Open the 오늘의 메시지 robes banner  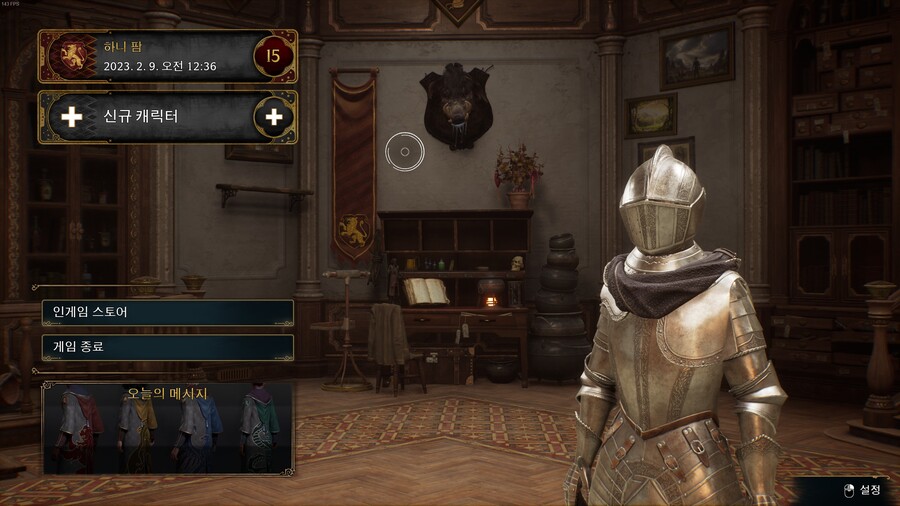pos(167,428)
